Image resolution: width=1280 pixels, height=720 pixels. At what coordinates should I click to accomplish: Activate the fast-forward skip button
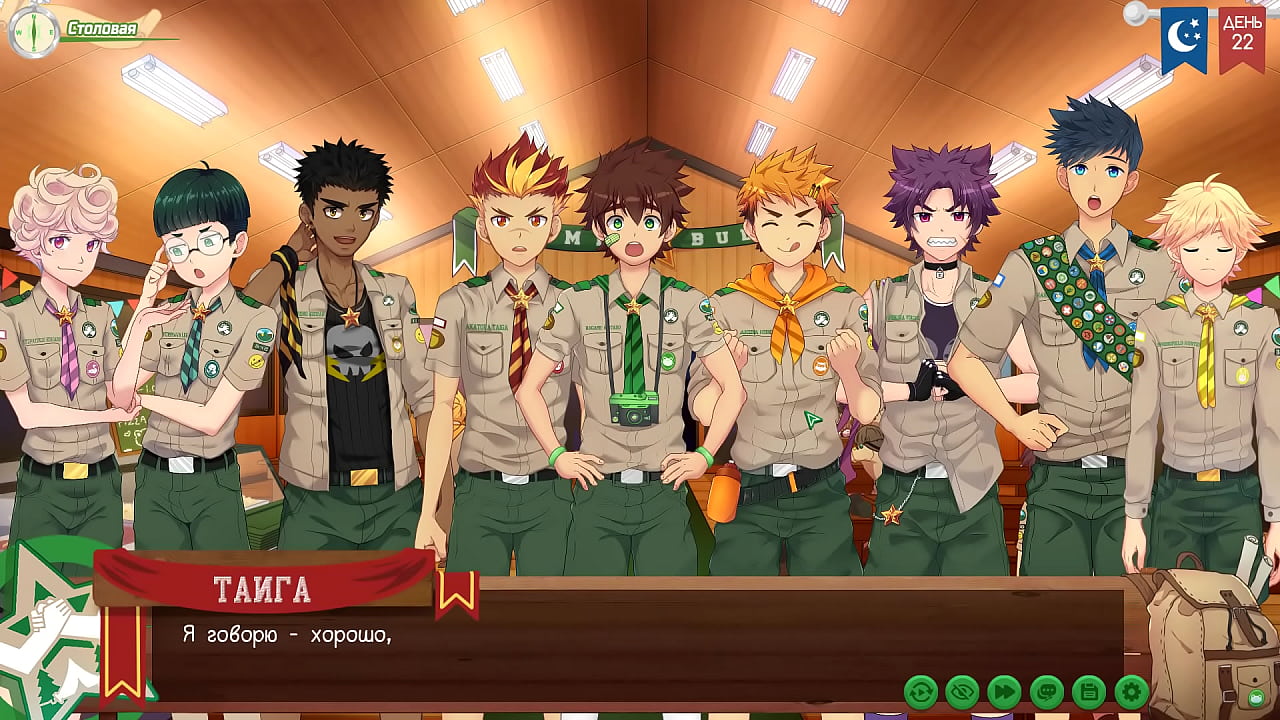pos(1004,691)
